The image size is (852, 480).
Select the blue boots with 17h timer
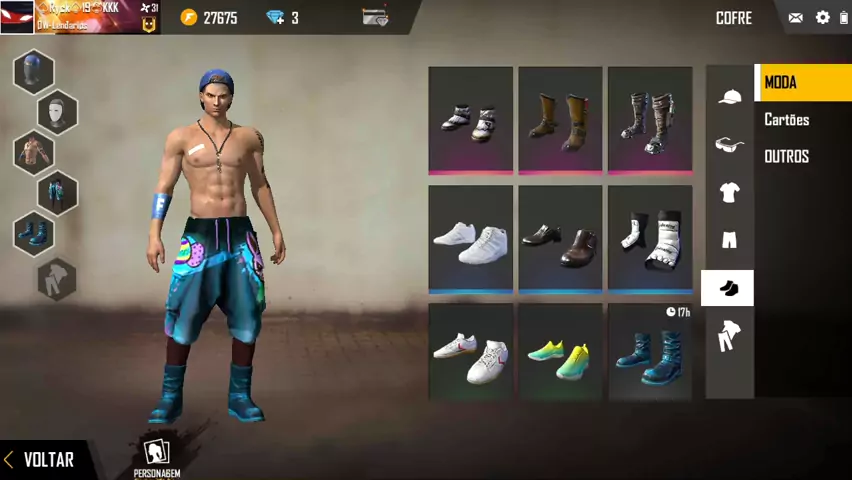650,354
